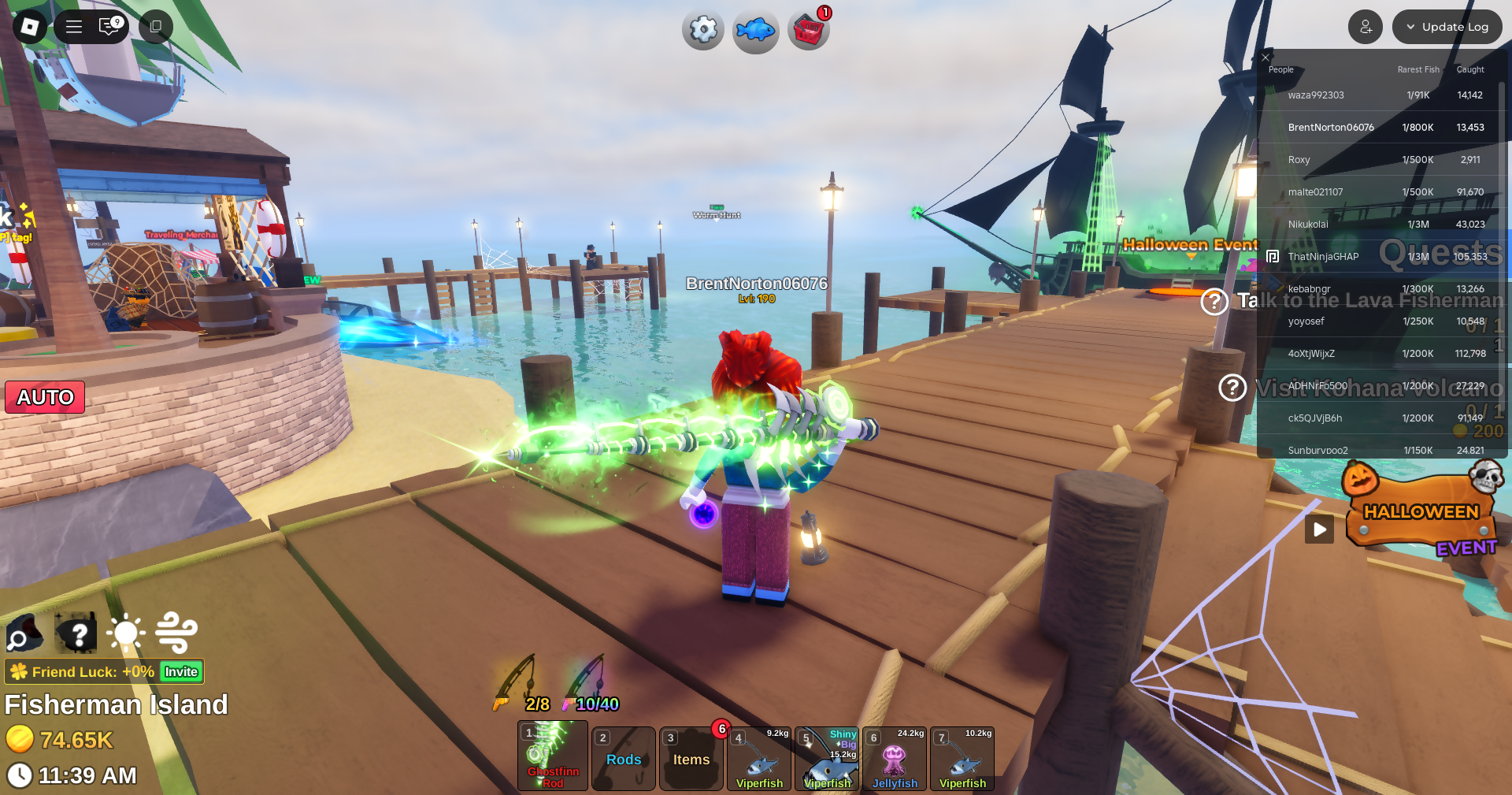Open the magnifying glass fish icon
Screen dimensions: 1512x795
[24, 633]
